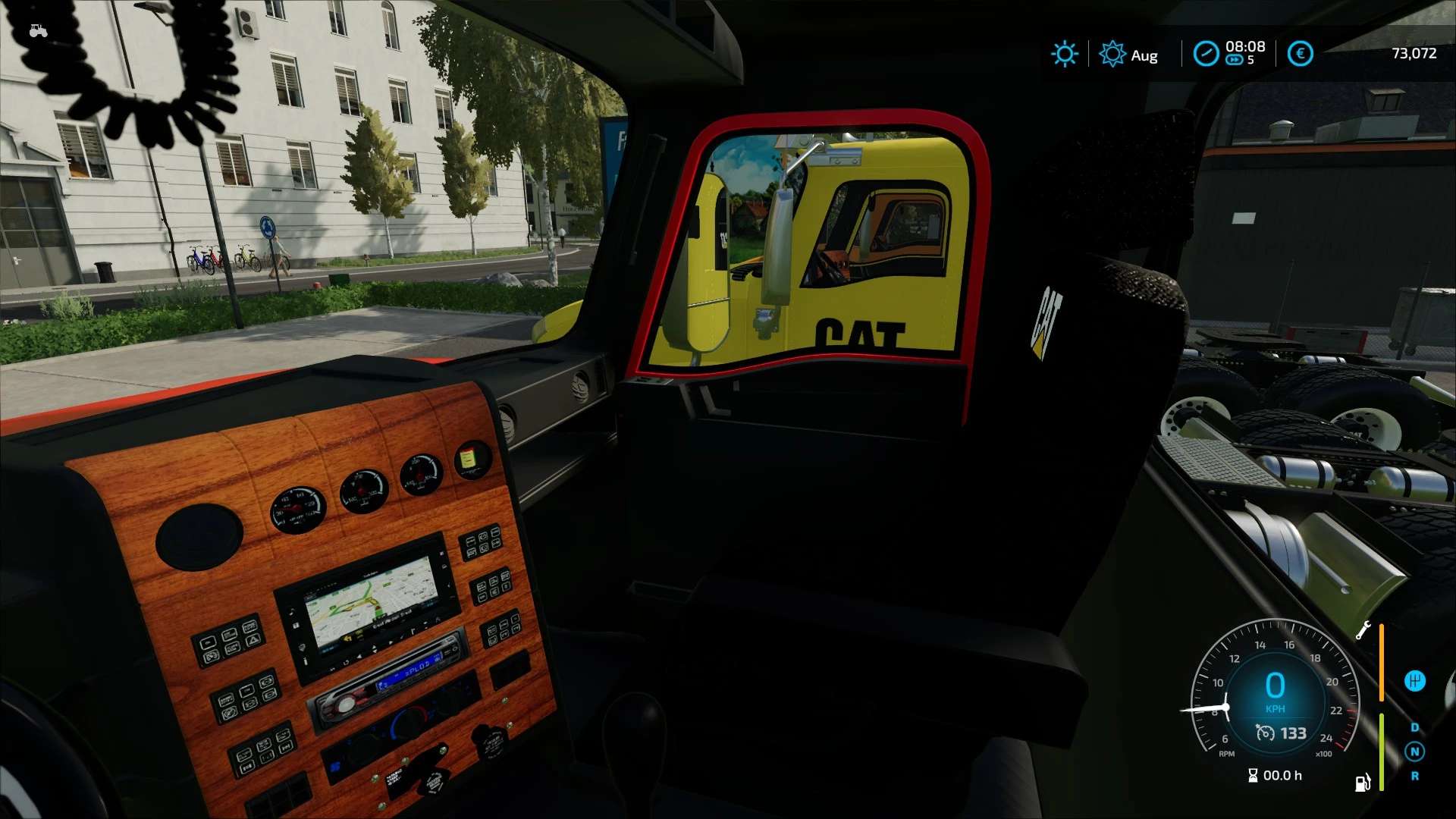The image size is (1456, 819).
Task: Select the August season sun icon
Action: (x=1112, y=54)
